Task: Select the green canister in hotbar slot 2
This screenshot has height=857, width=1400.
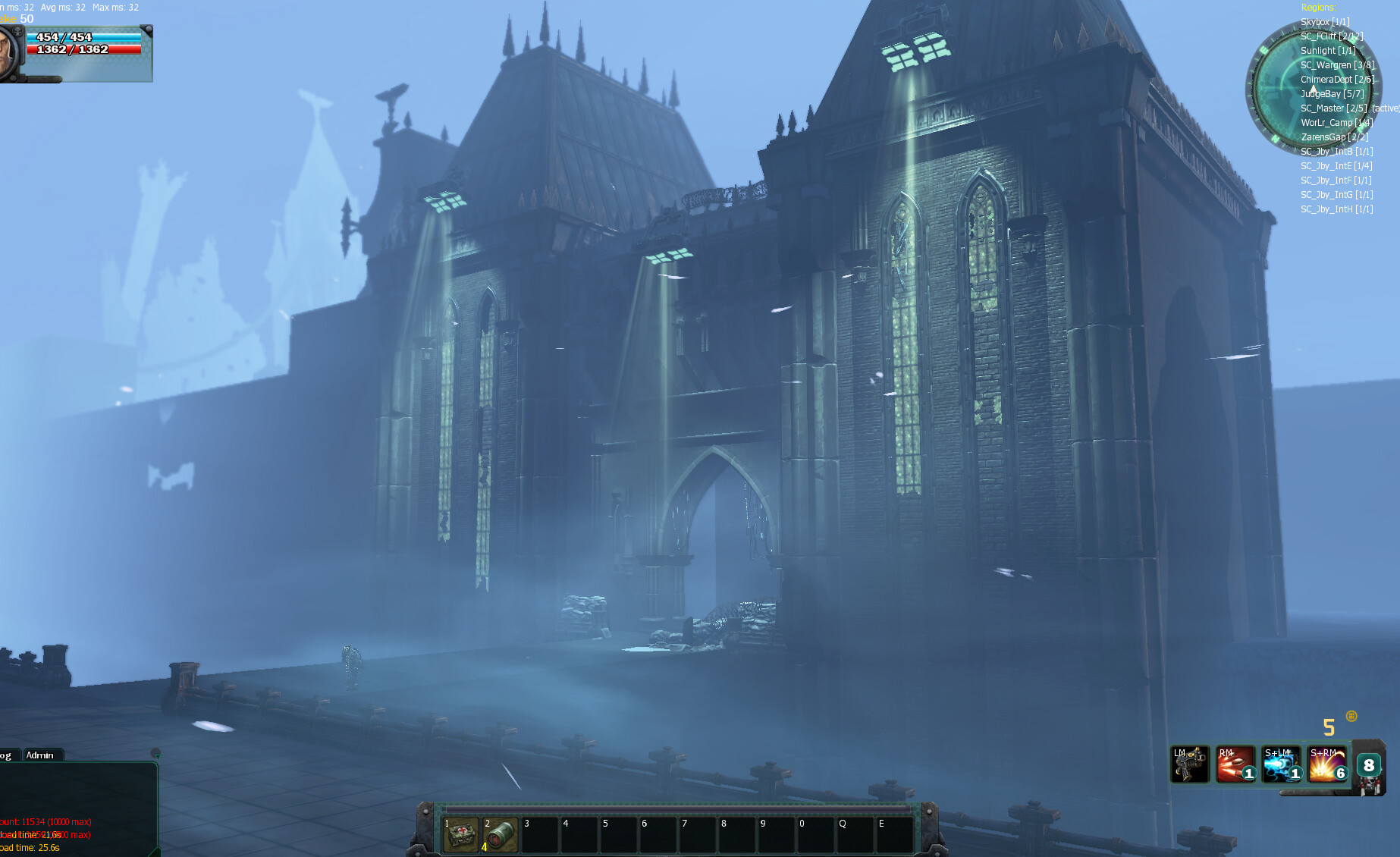Action: point(500,835)
